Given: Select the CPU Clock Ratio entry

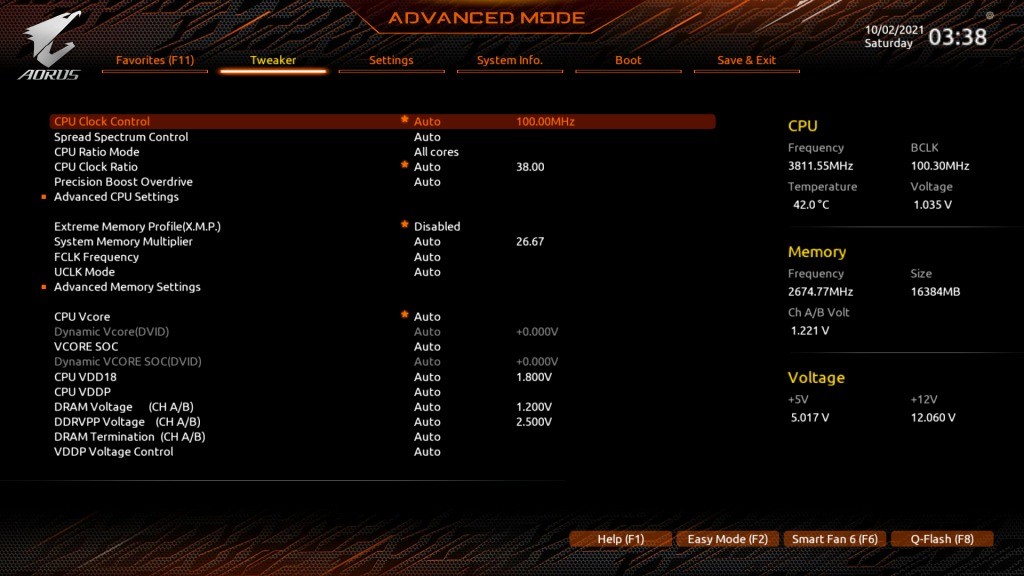Looking at the screenshot, I should [96, 167].
